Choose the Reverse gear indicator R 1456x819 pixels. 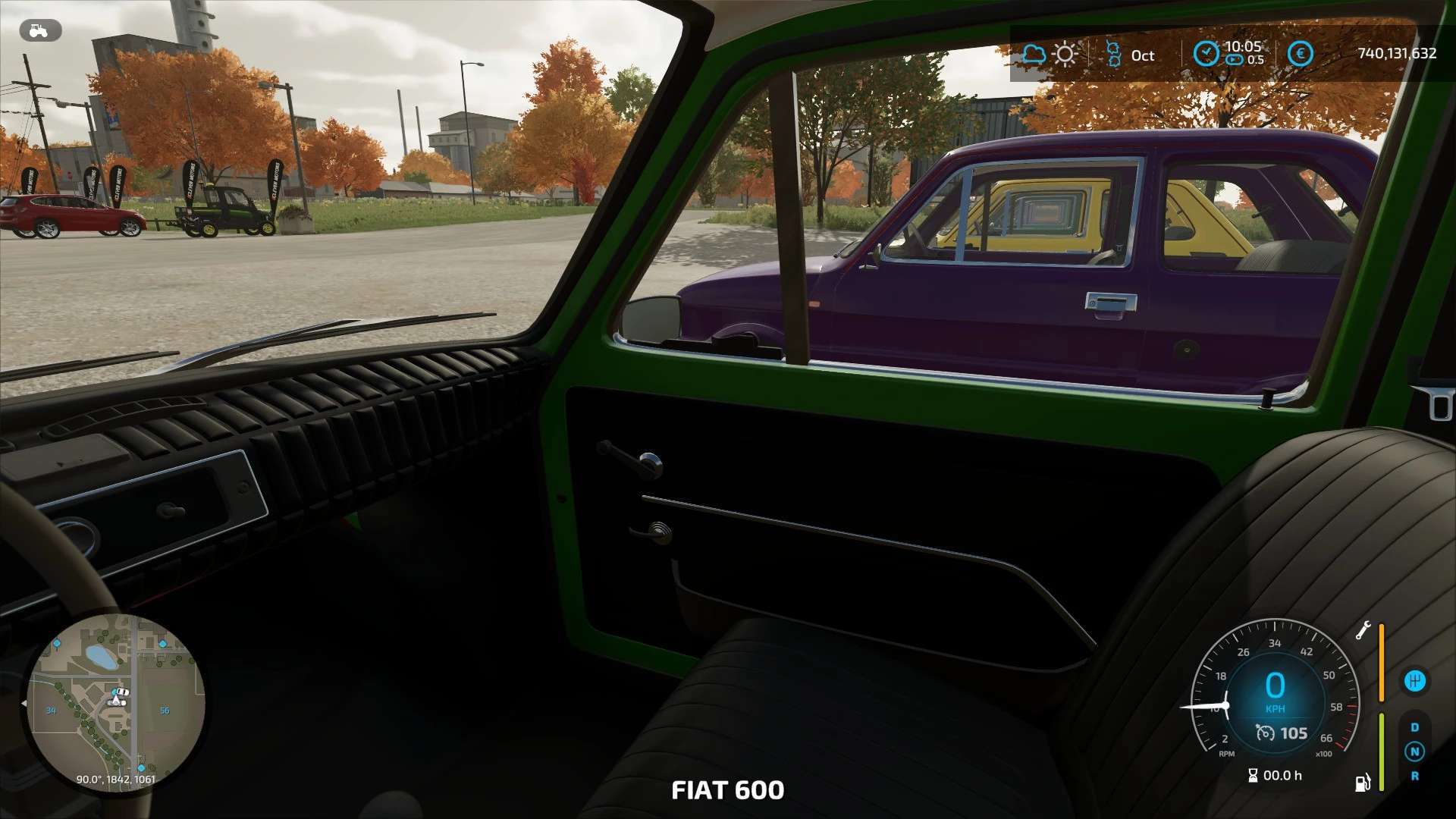click(x=1414, y=776)
